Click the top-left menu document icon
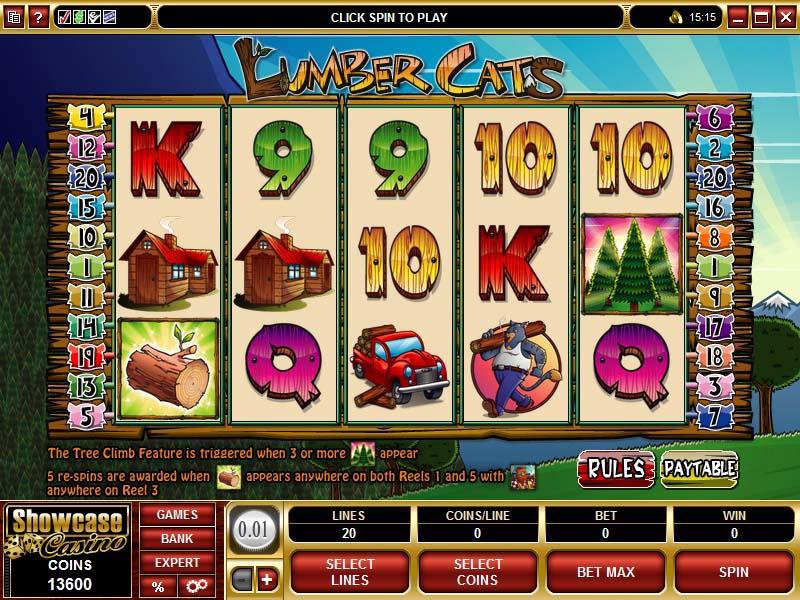This screenshot has height=600, width=800. (x=13, y=17)
